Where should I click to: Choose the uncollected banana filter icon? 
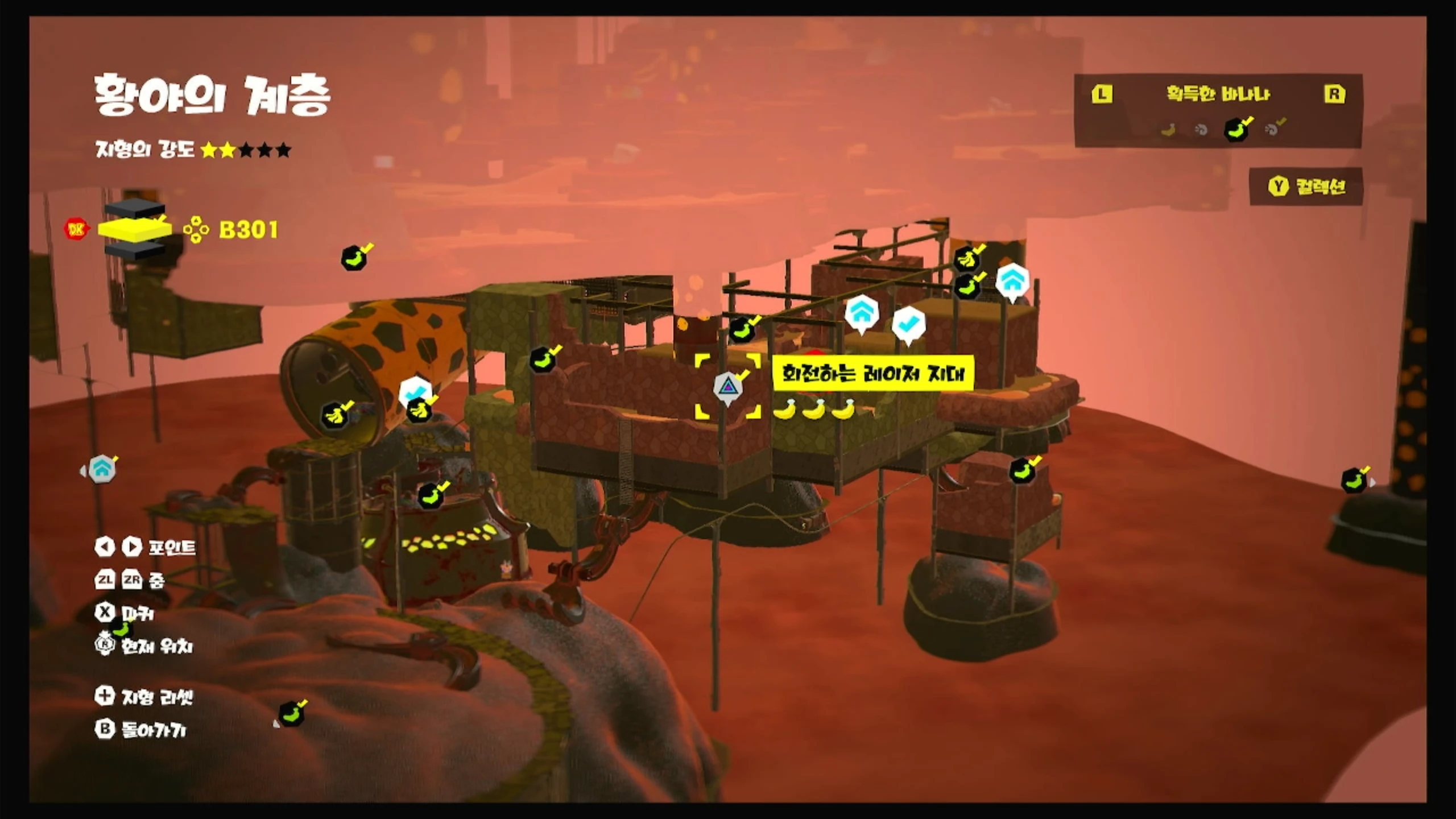coord(1168,130)
